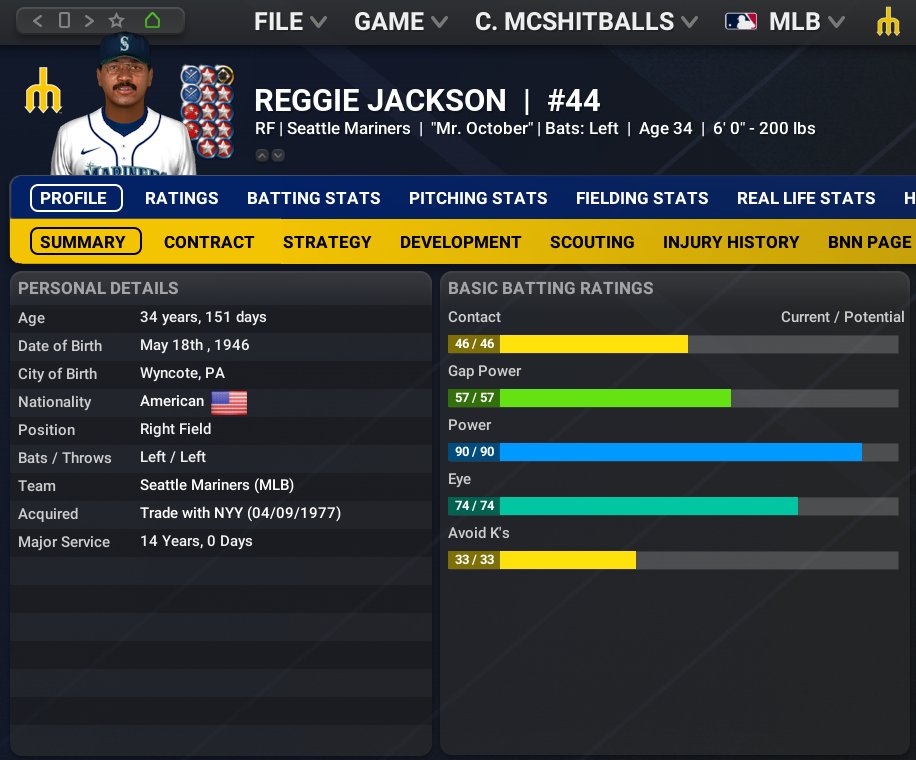Go back with the left arrow button
Viewport: 916px width, 760px height.
[x=38, y=21]
